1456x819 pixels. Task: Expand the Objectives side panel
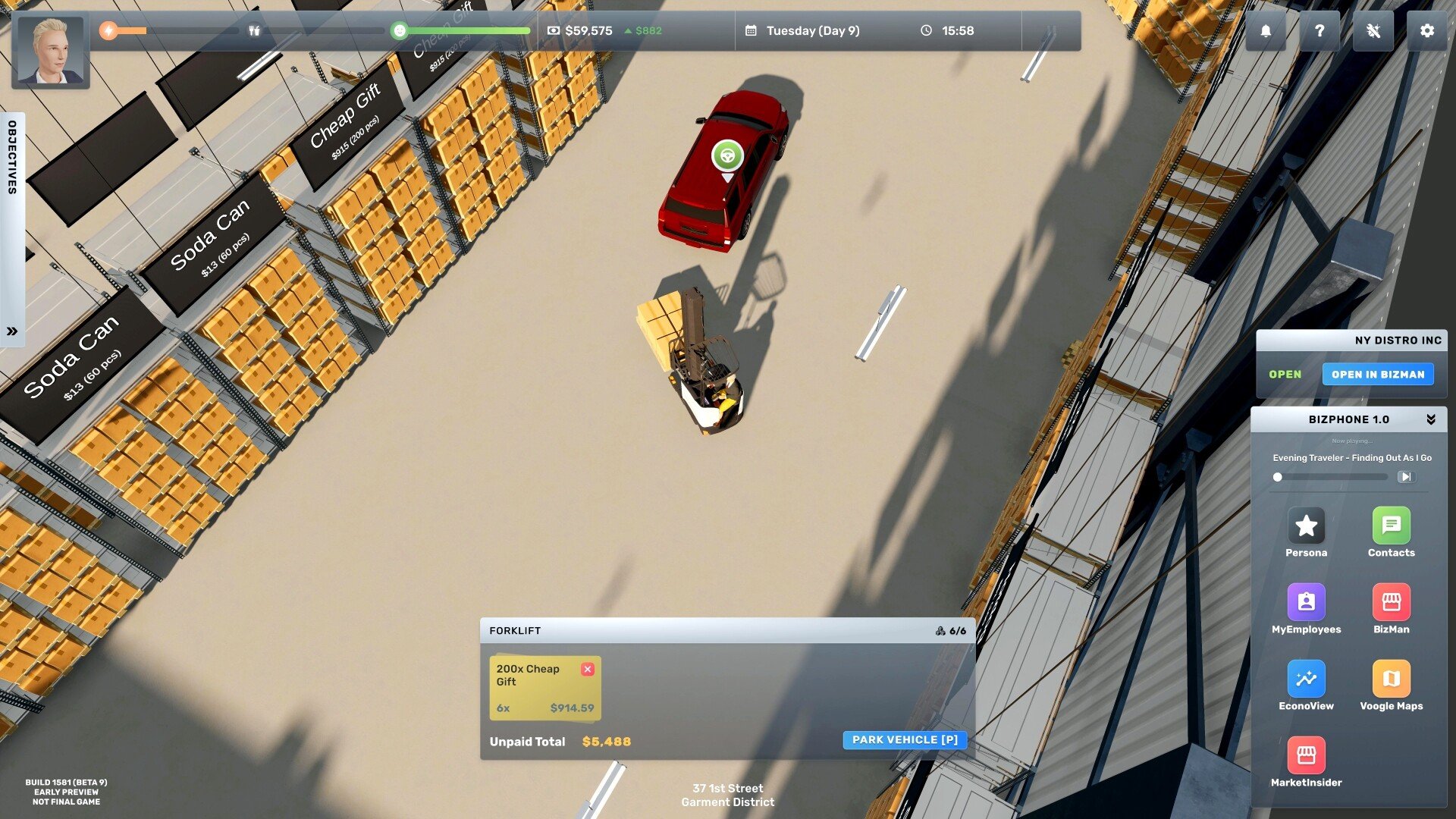[x=12, y=331]
